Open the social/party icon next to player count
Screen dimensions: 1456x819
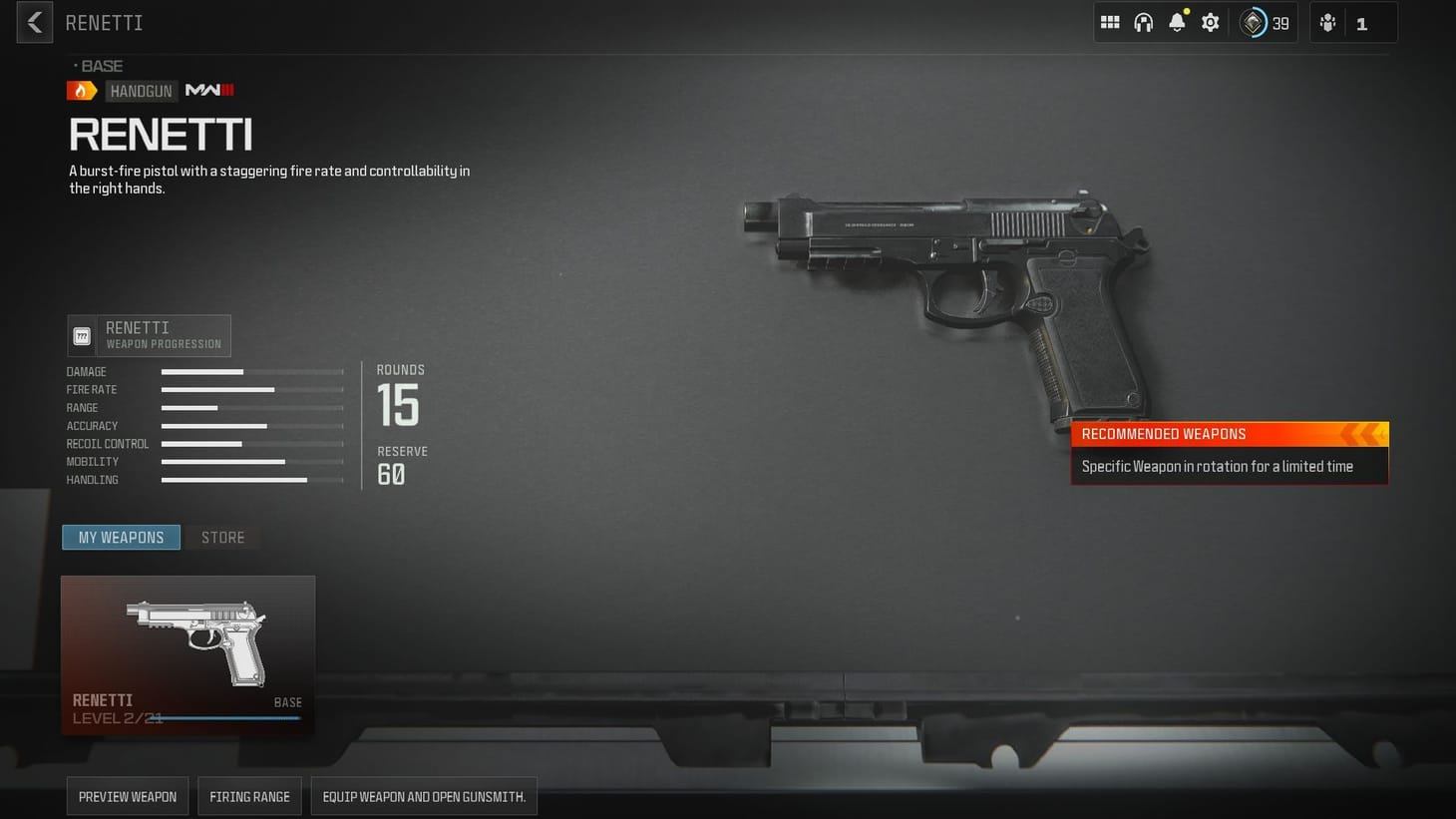coord(1326,22)
